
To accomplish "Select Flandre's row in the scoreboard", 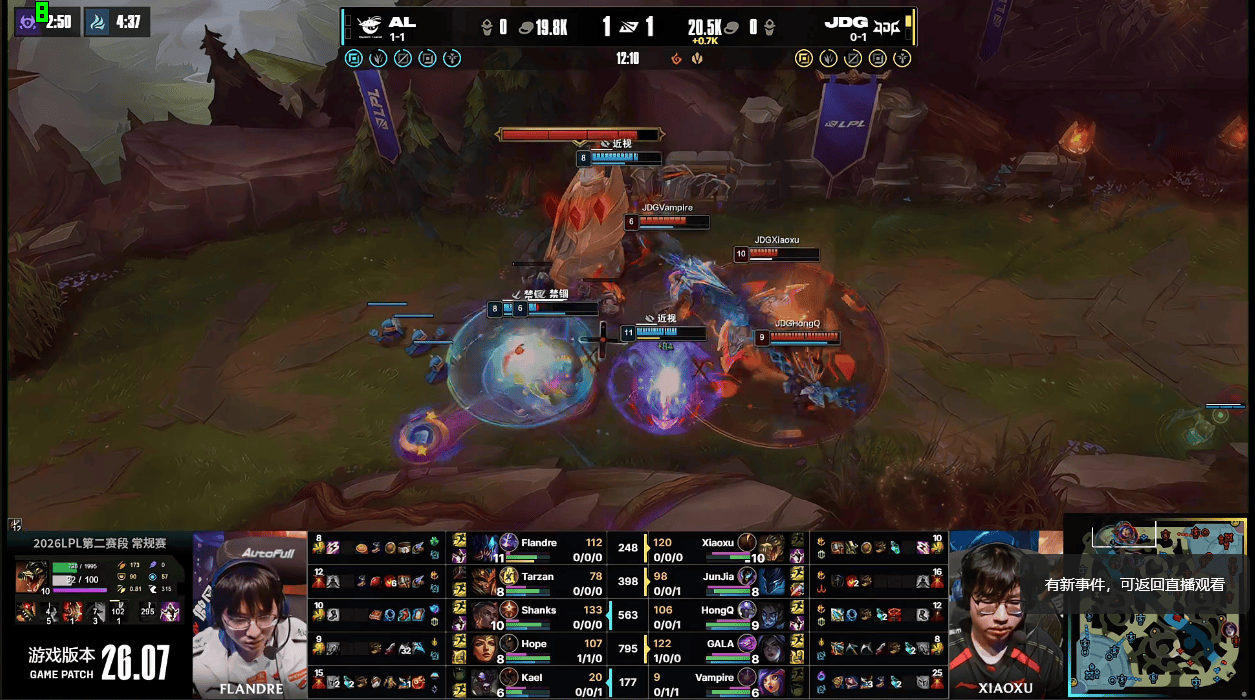I will coord(538,548).
